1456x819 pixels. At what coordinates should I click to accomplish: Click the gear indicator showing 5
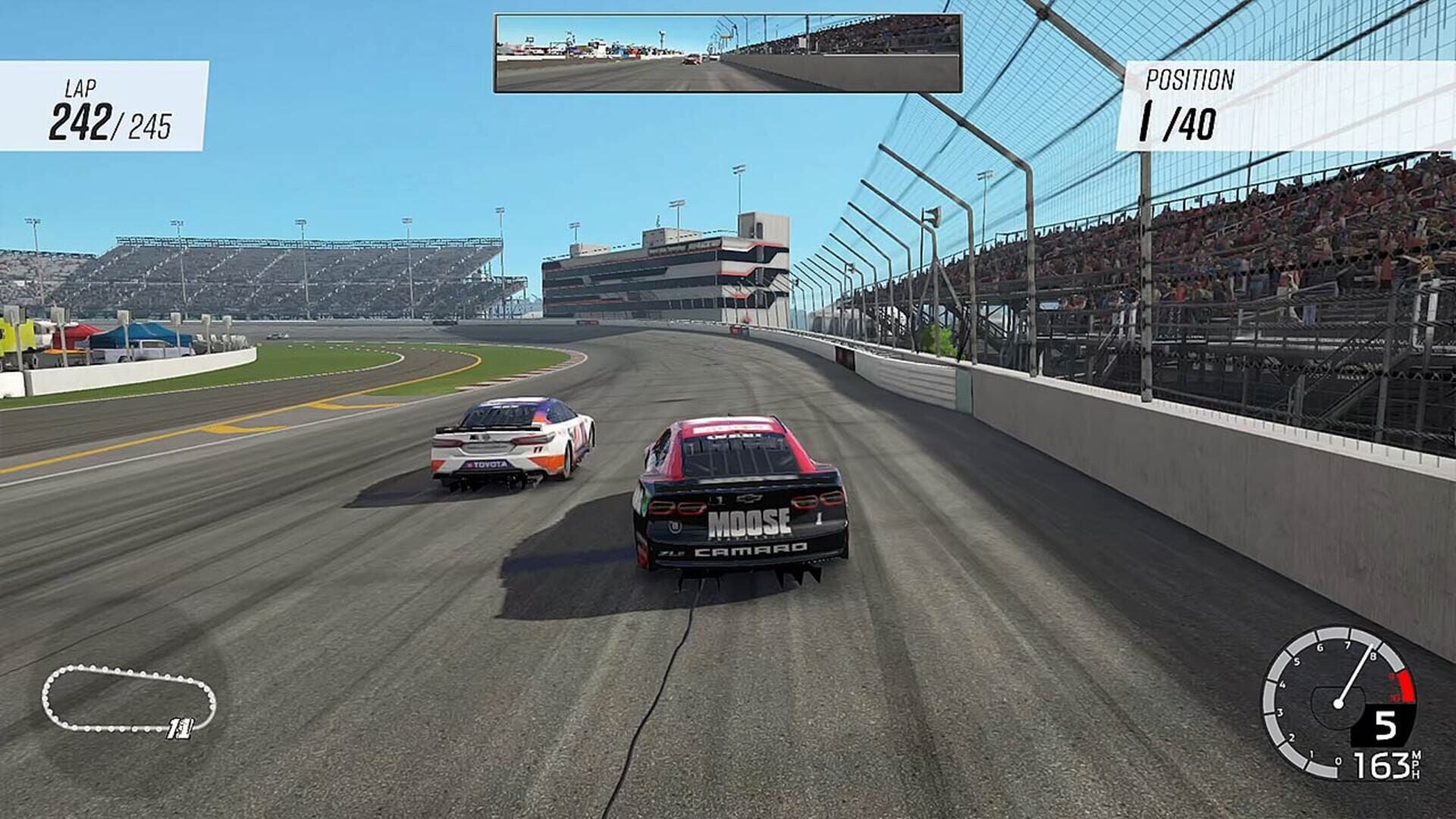(x=1386, y=725)
